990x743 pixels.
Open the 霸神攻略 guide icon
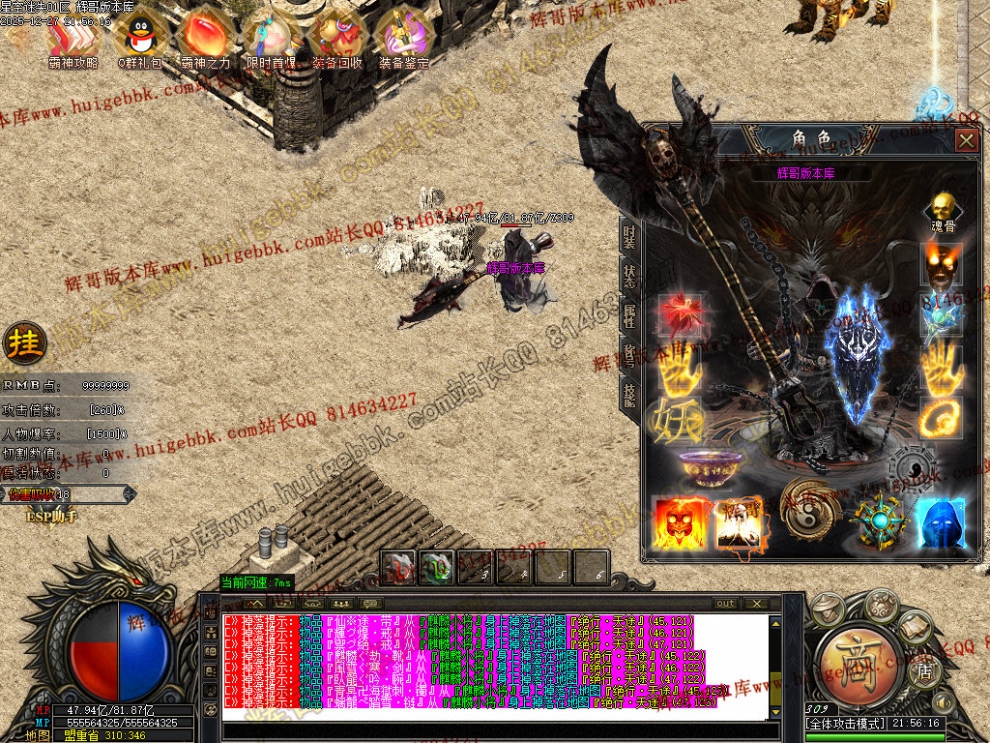(x=73, y=35)
